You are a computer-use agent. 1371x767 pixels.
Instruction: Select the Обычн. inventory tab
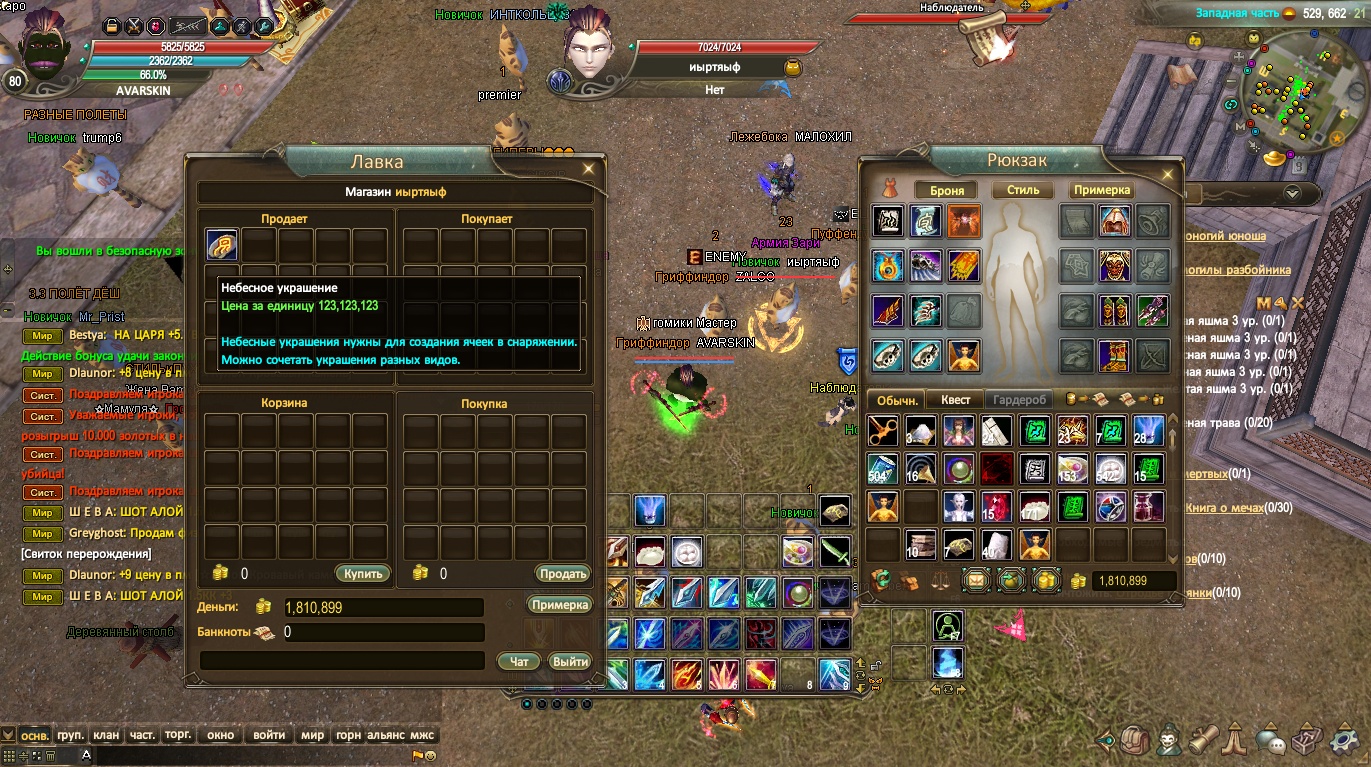pos(897,399)
